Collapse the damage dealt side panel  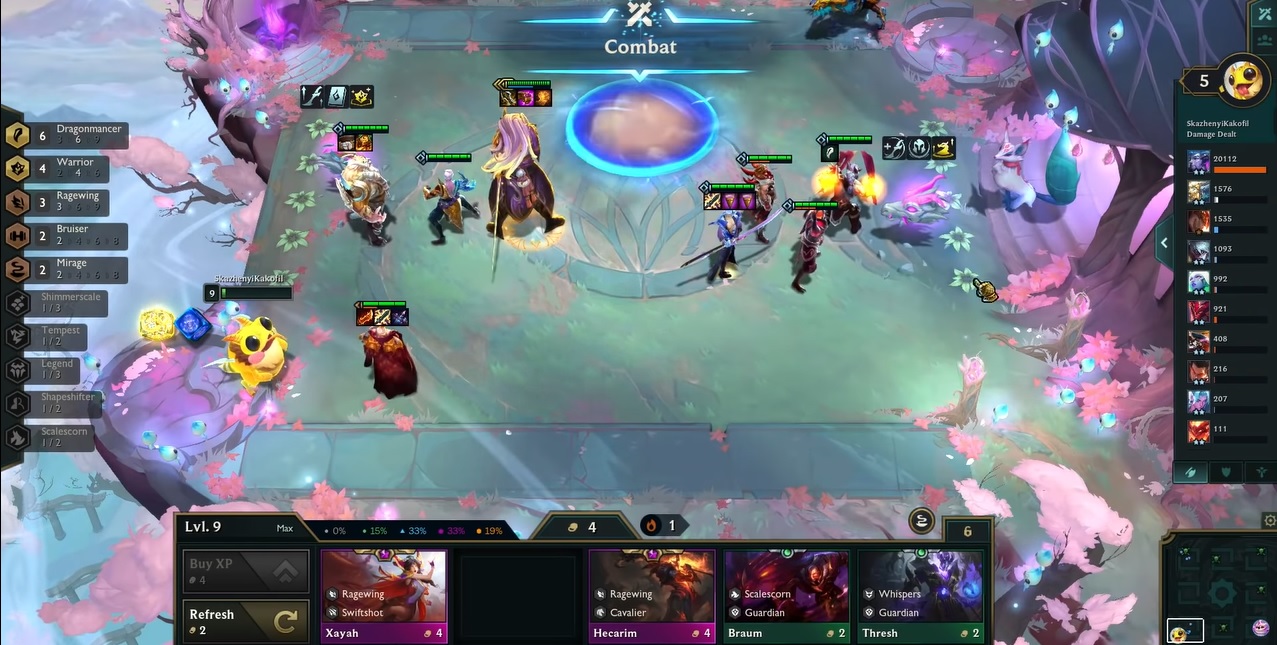[x=1163, y=243]
